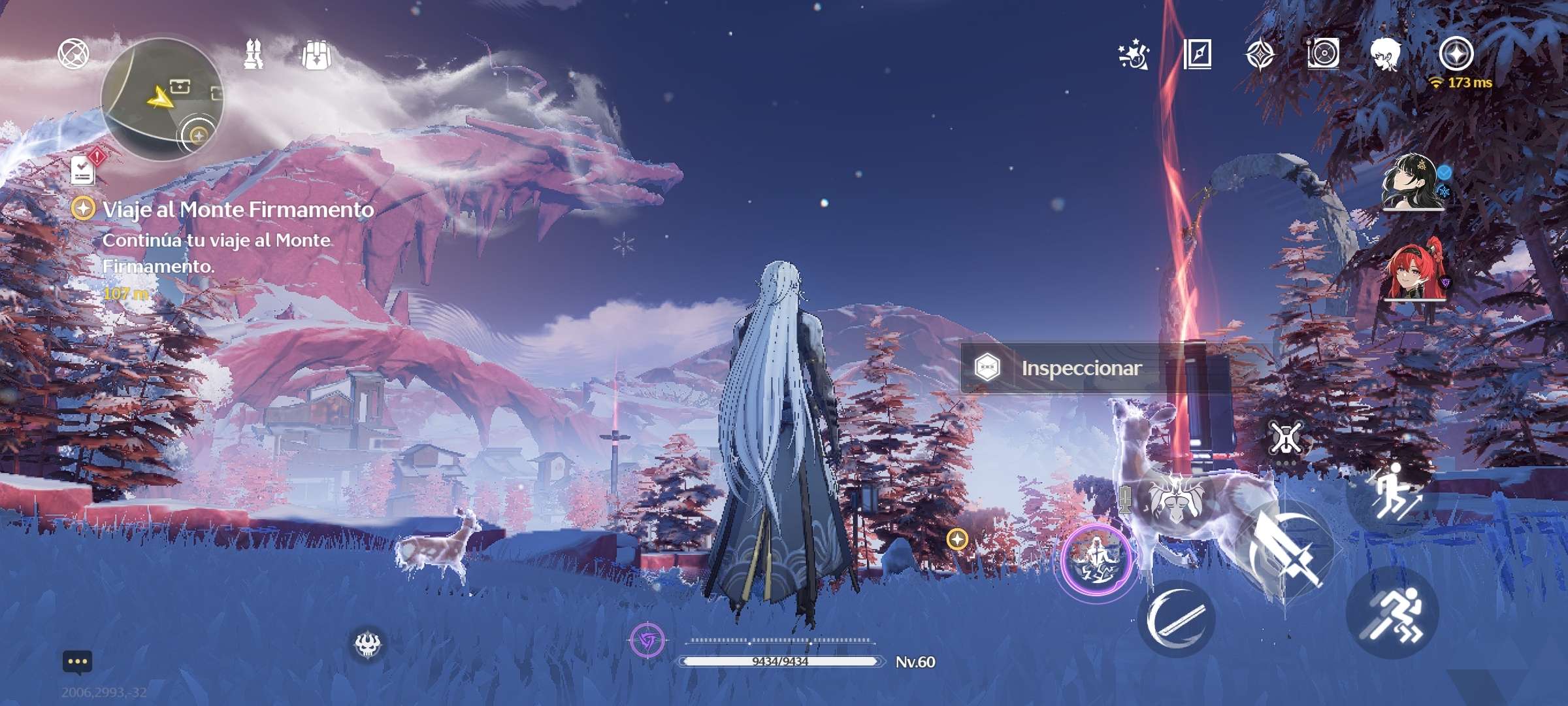
Task: Click the chess towers icon beside minimap
Action: 253,54
